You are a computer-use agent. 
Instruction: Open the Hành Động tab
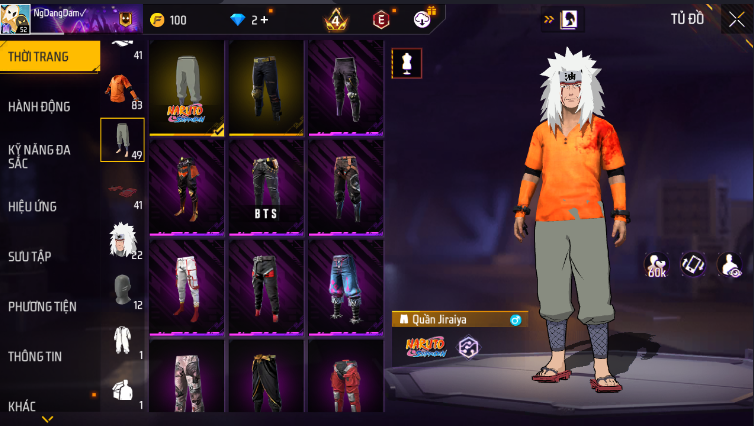coord(40,106)
